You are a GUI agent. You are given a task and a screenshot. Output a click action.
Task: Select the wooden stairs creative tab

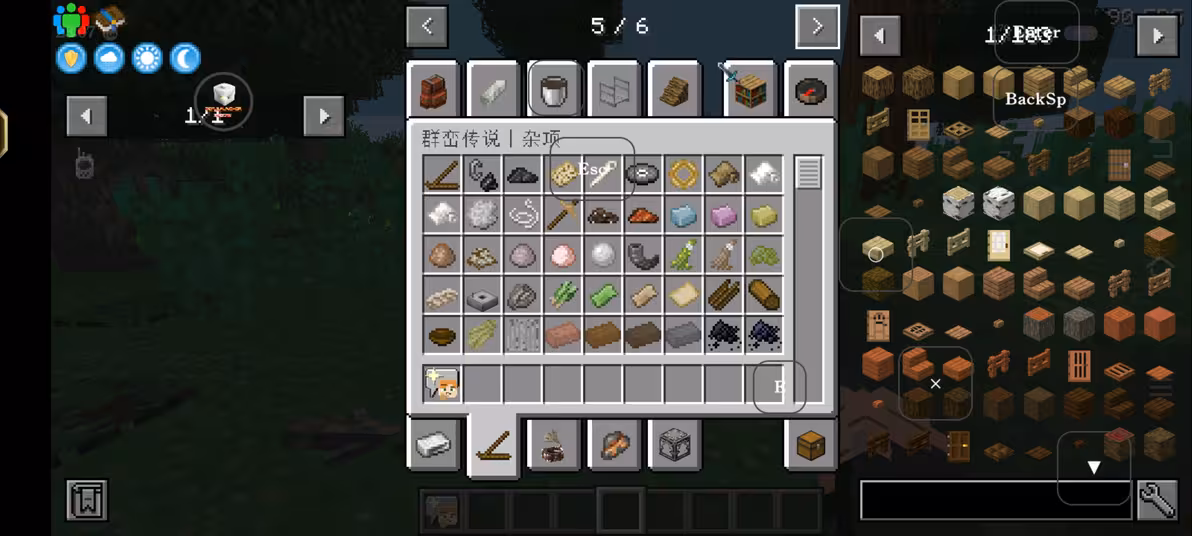click(674, 92)
